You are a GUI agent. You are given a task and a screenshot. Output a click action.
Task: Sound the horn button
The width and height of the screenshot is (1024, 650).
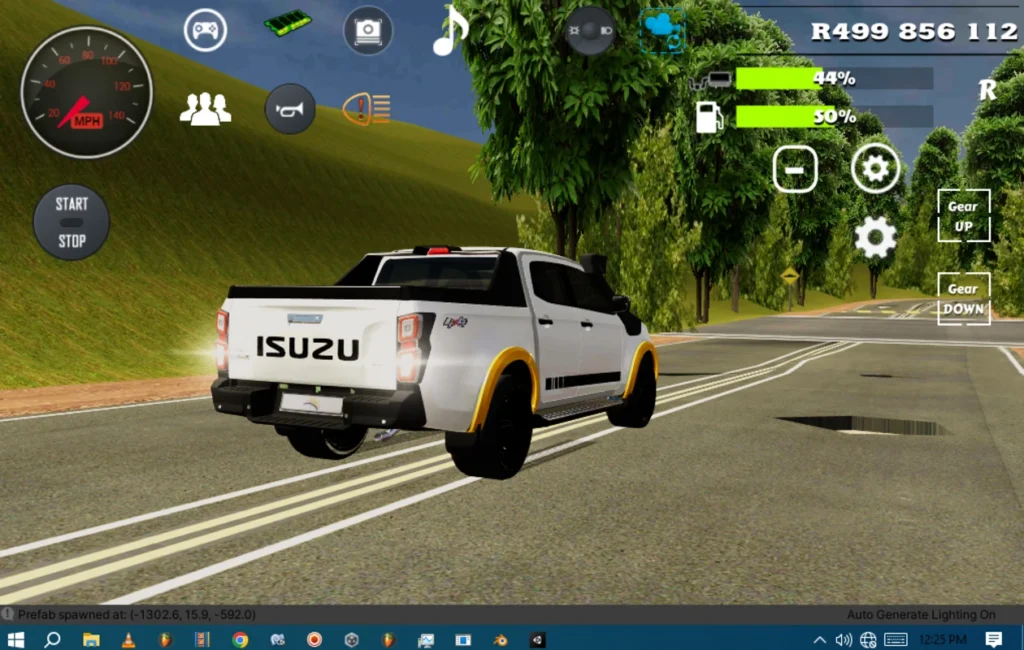pyautogui.click(x=290, y=109)
